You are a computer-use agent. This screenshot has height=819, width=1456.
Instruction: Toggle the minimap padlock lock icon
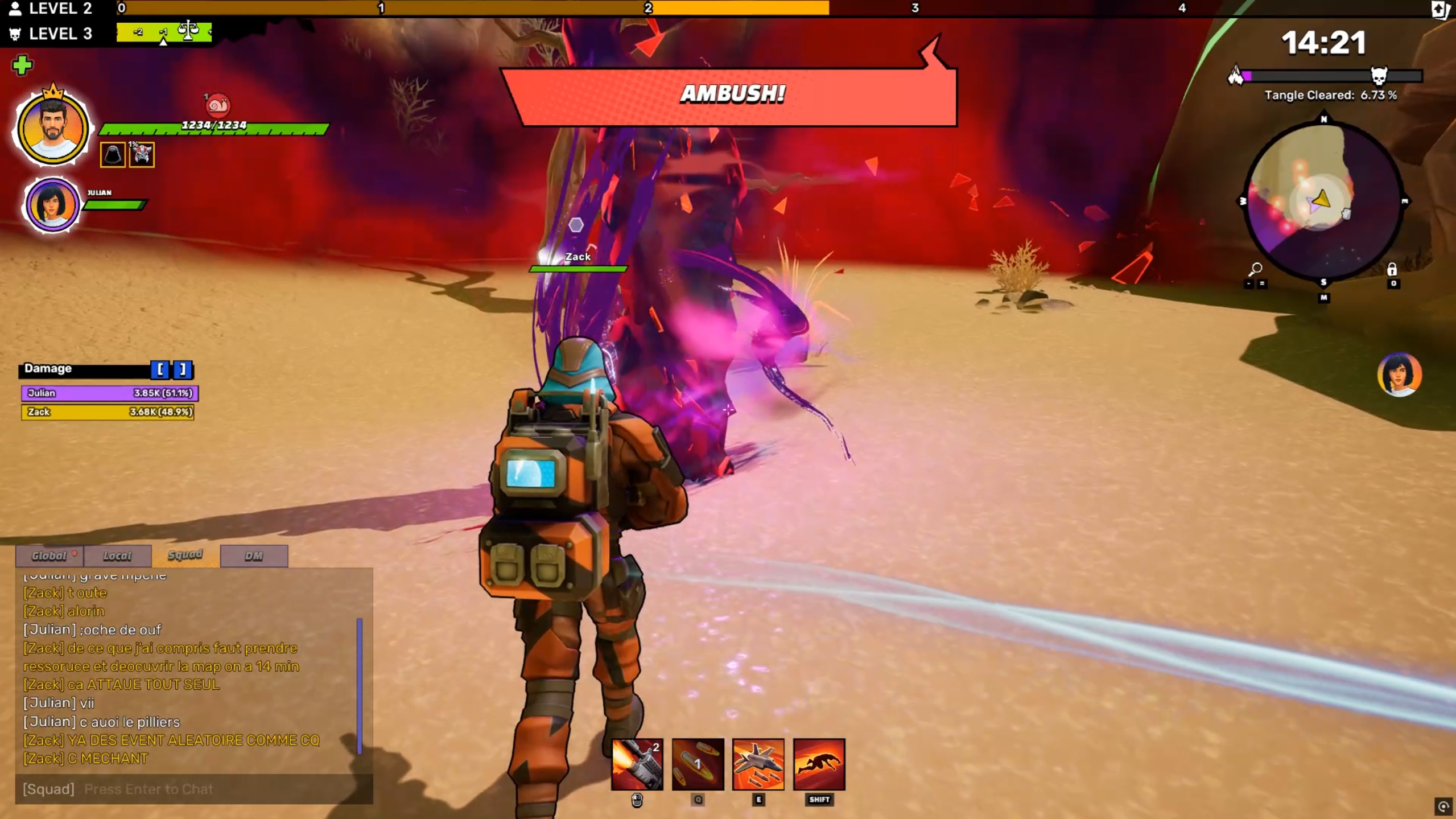point(1392,269)
